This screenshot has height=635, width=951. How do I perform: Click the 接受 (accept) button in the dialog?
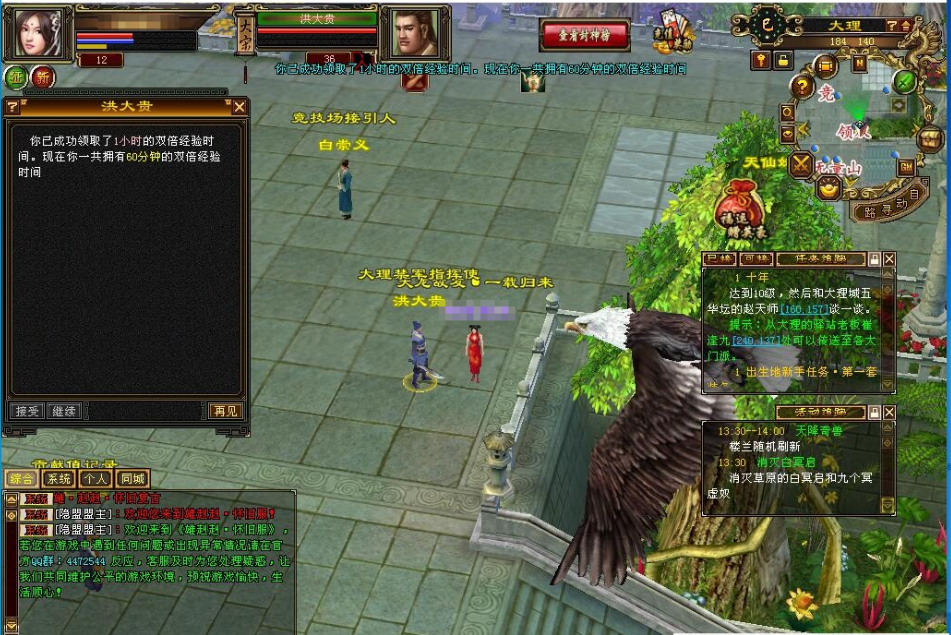point(25,411)
